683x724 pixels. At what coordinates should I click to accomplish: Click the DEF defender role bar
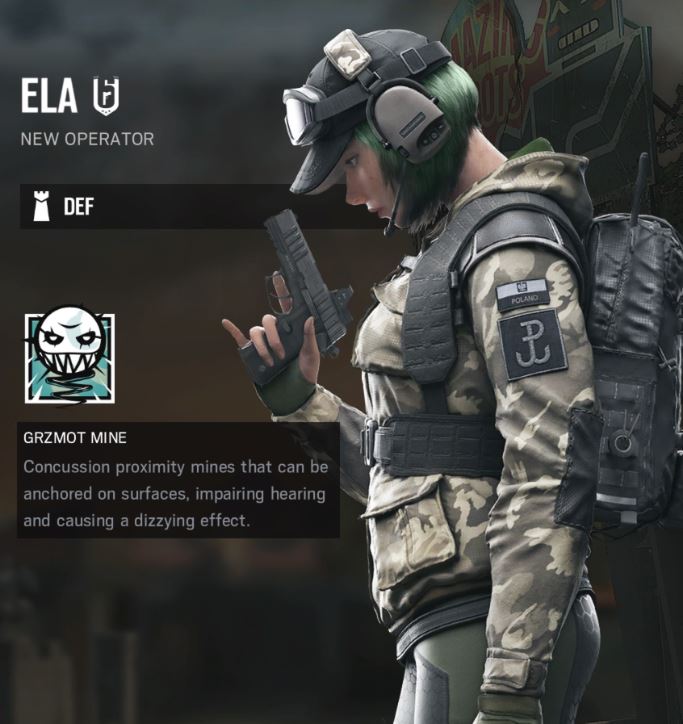pyautogui.click(x=150, y=207)
